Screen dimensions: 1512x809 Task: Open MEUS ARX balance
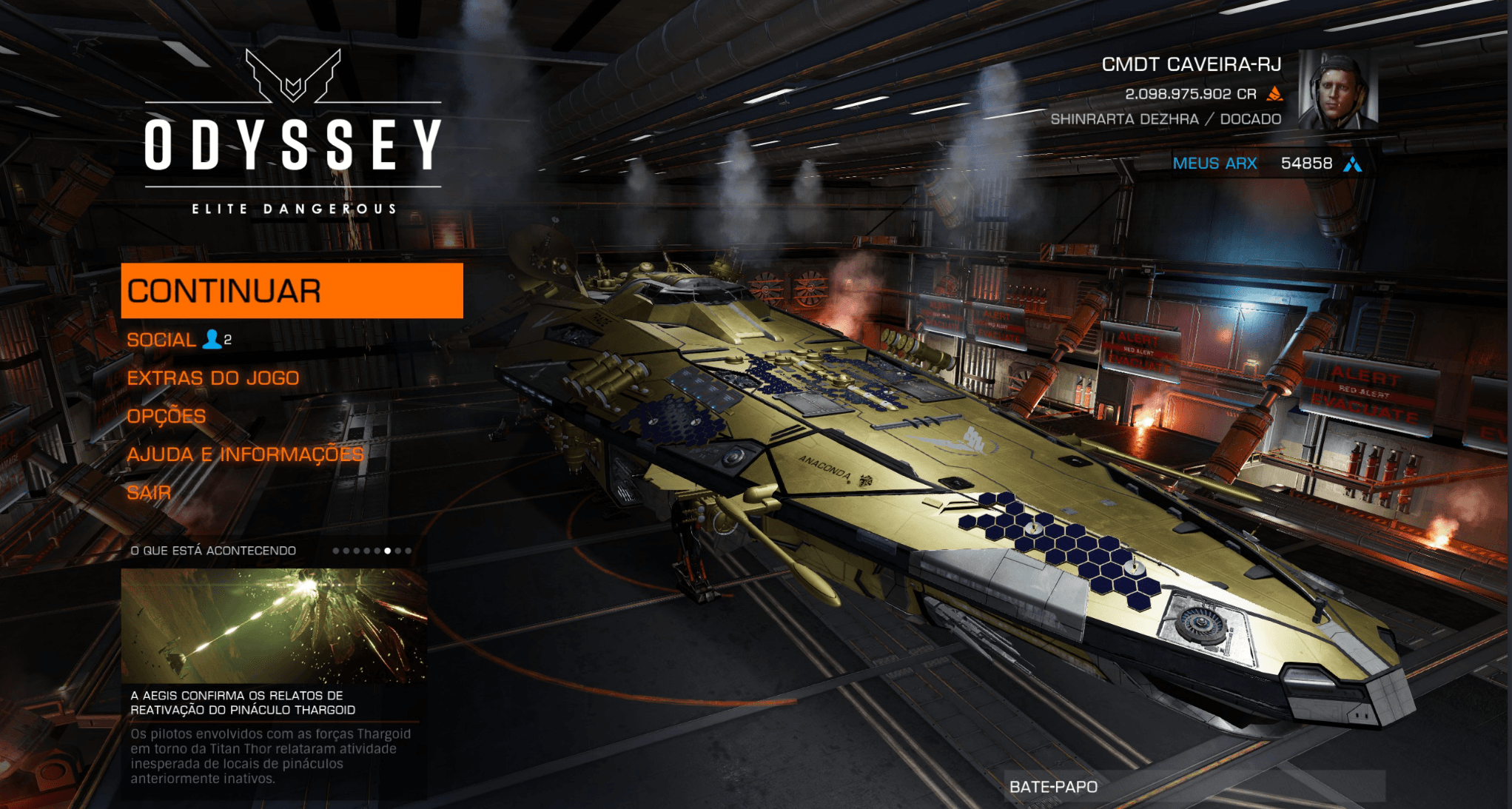(1214, 164)
